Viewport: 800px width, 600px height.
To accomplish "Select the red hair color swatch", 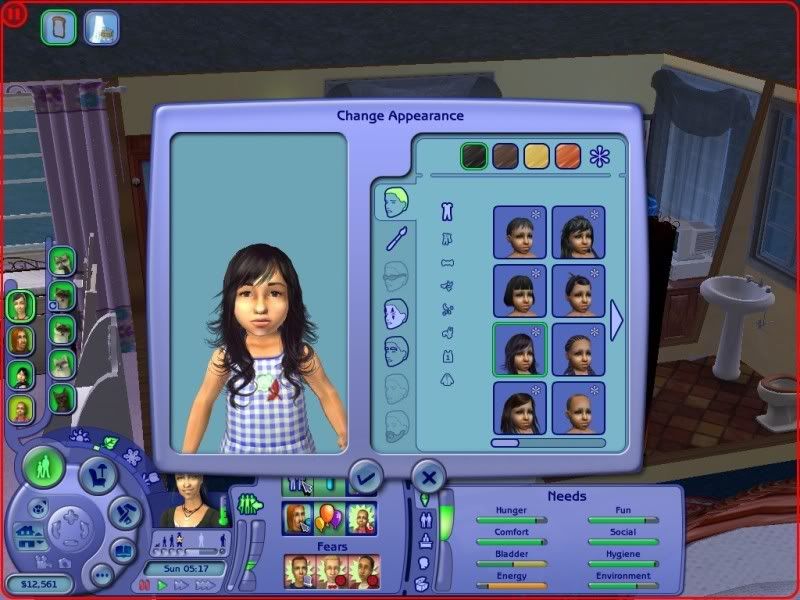I will click(568, 155).
